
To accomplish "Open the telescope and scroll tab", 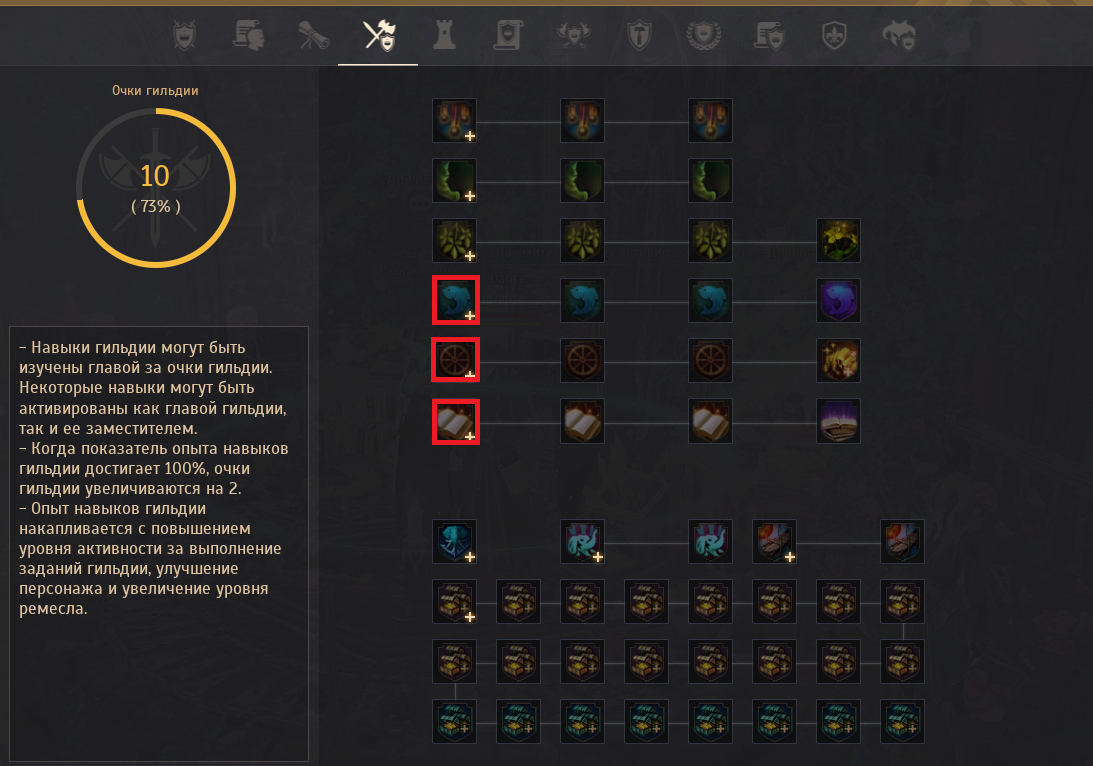I will (x=313, y=36).
